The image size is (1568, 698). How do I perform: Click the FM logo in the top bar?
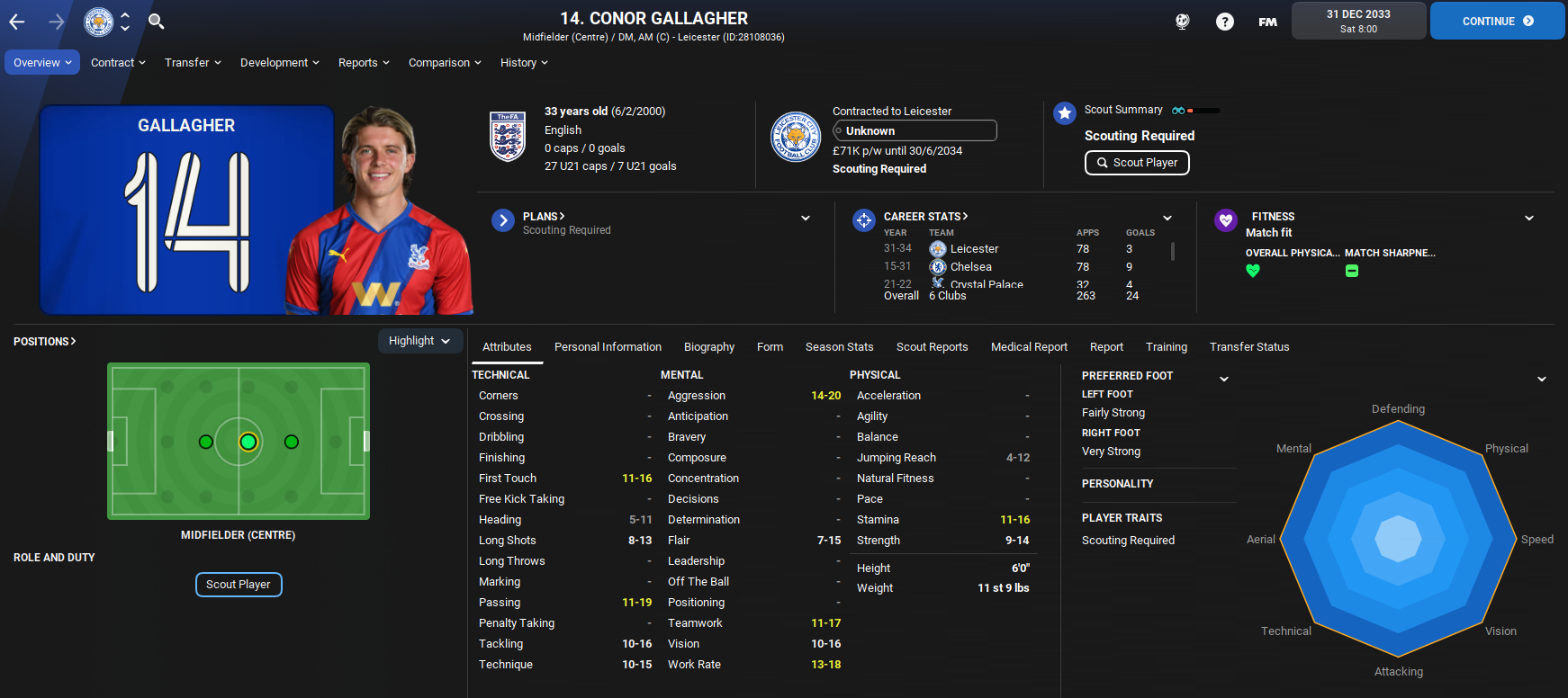(x=1267, y=21)
